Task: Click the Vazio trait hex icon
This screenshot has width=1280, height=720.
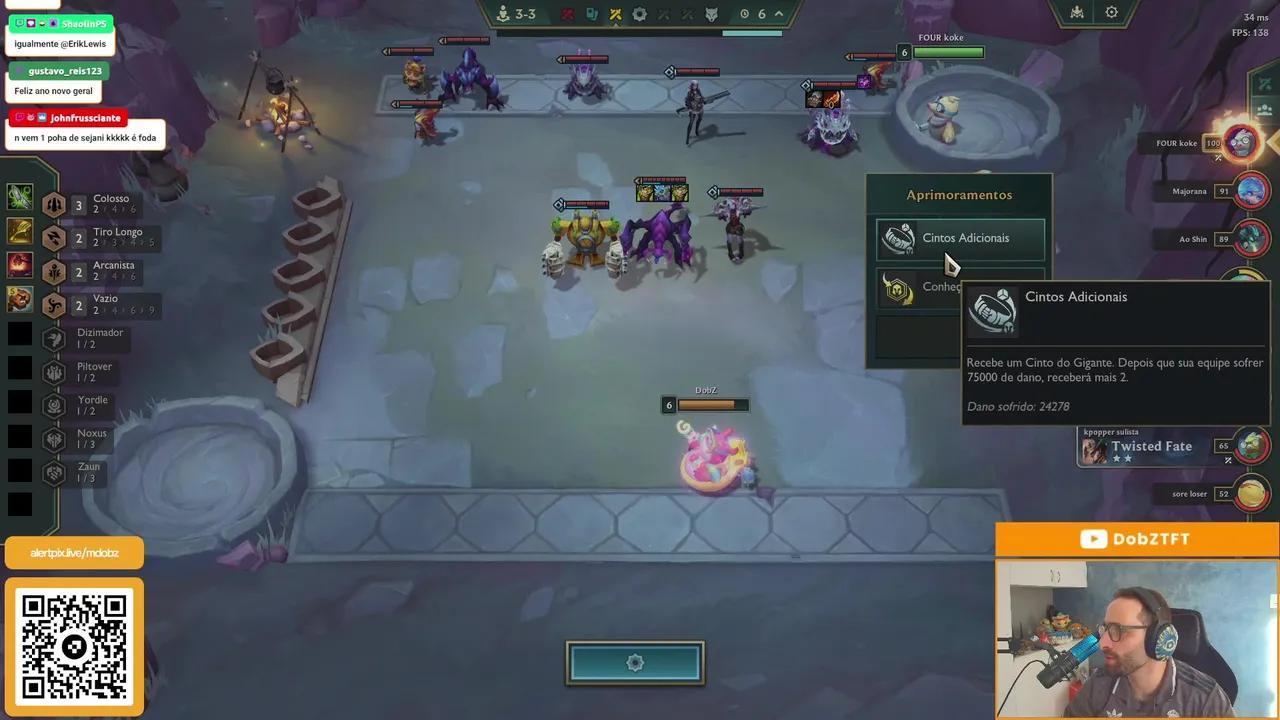Action: pyautogui.click(x=54, y=304)
